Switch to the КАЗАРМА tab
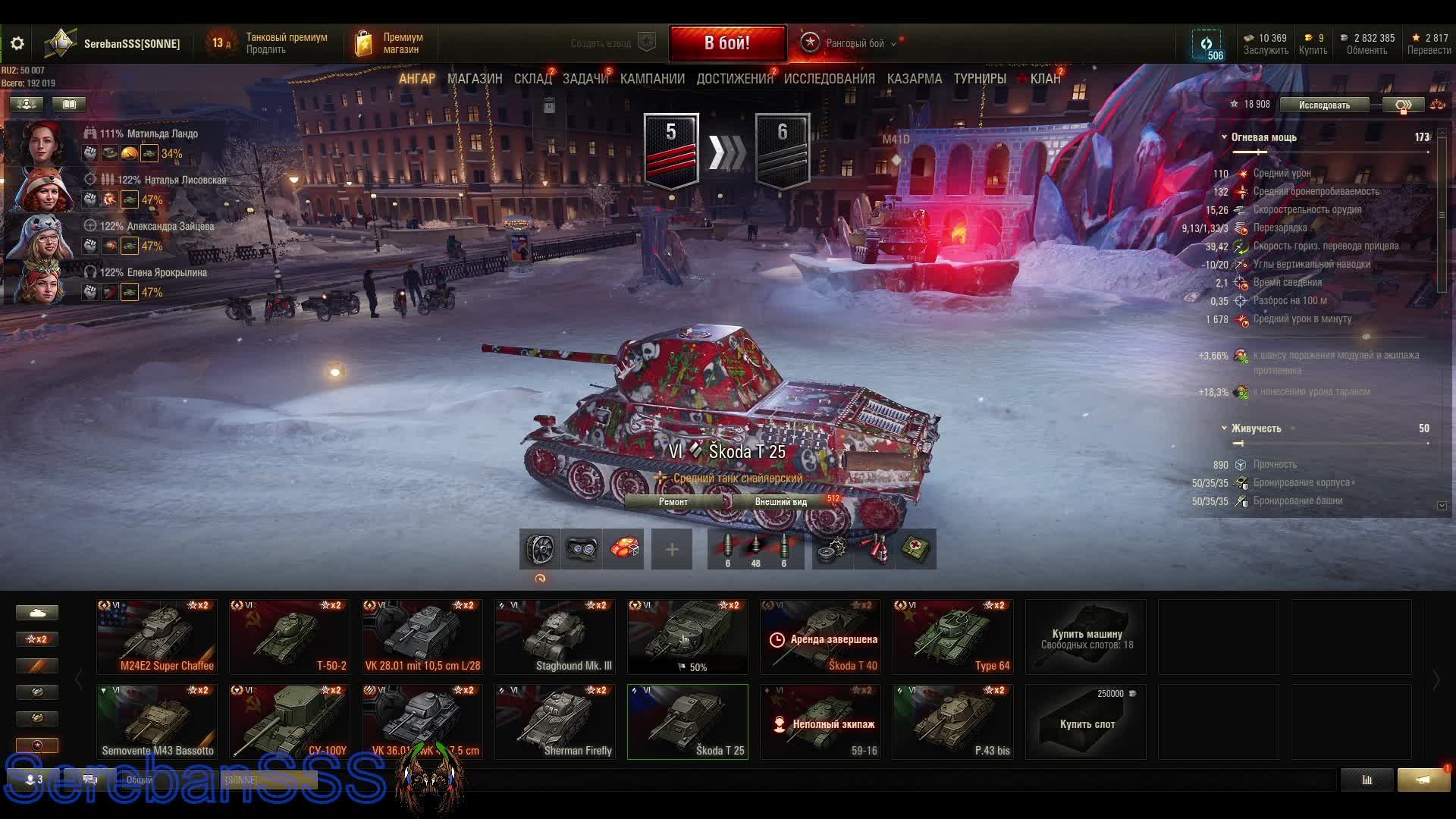1456x819 pixels. pyautogui.click(x=915, y=79)
